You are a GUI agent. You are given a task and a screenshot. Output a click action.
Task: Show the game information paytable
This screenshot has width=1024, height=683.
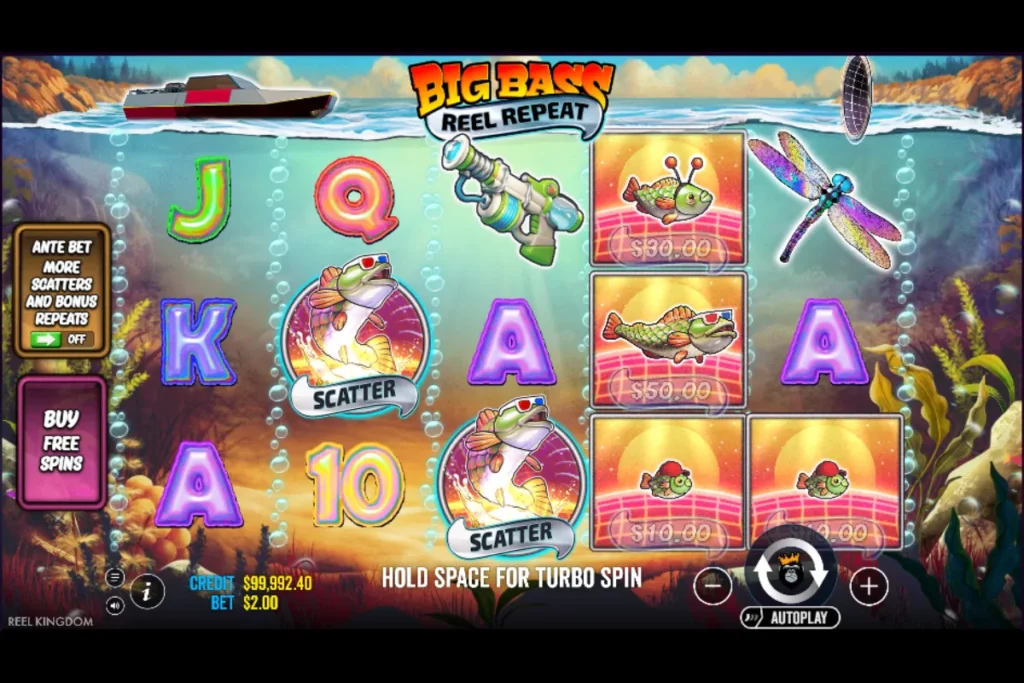147,591
